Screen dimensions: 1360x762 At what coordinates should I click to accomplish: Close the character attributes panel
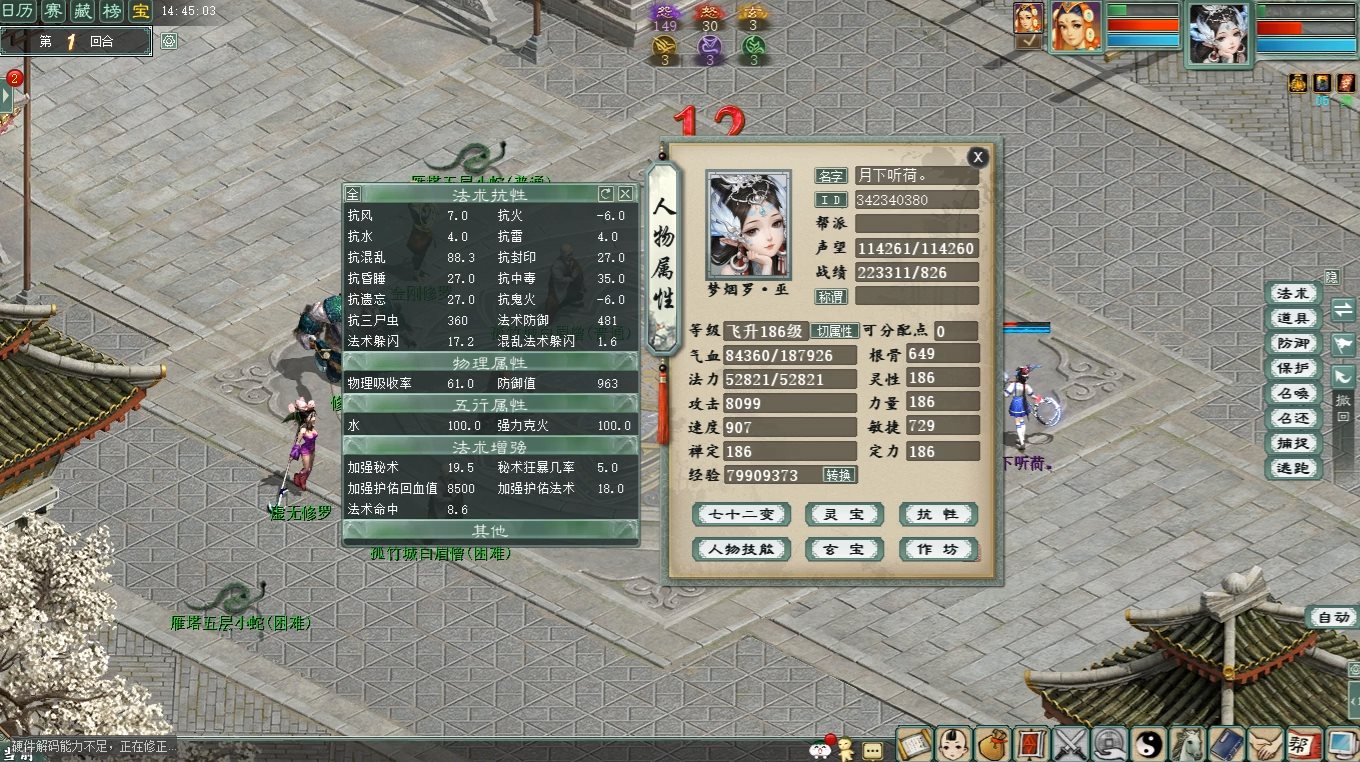click(x=978, y=157)
